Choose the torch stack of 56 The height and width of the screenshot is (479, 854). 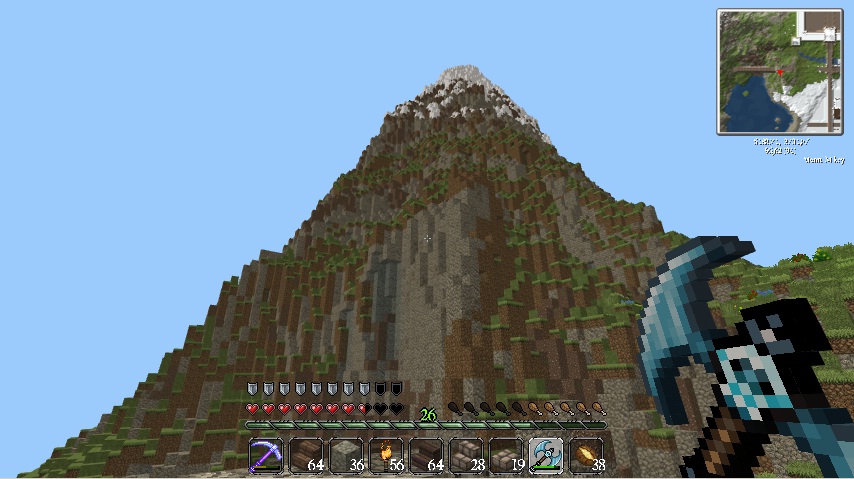(386, 455)
